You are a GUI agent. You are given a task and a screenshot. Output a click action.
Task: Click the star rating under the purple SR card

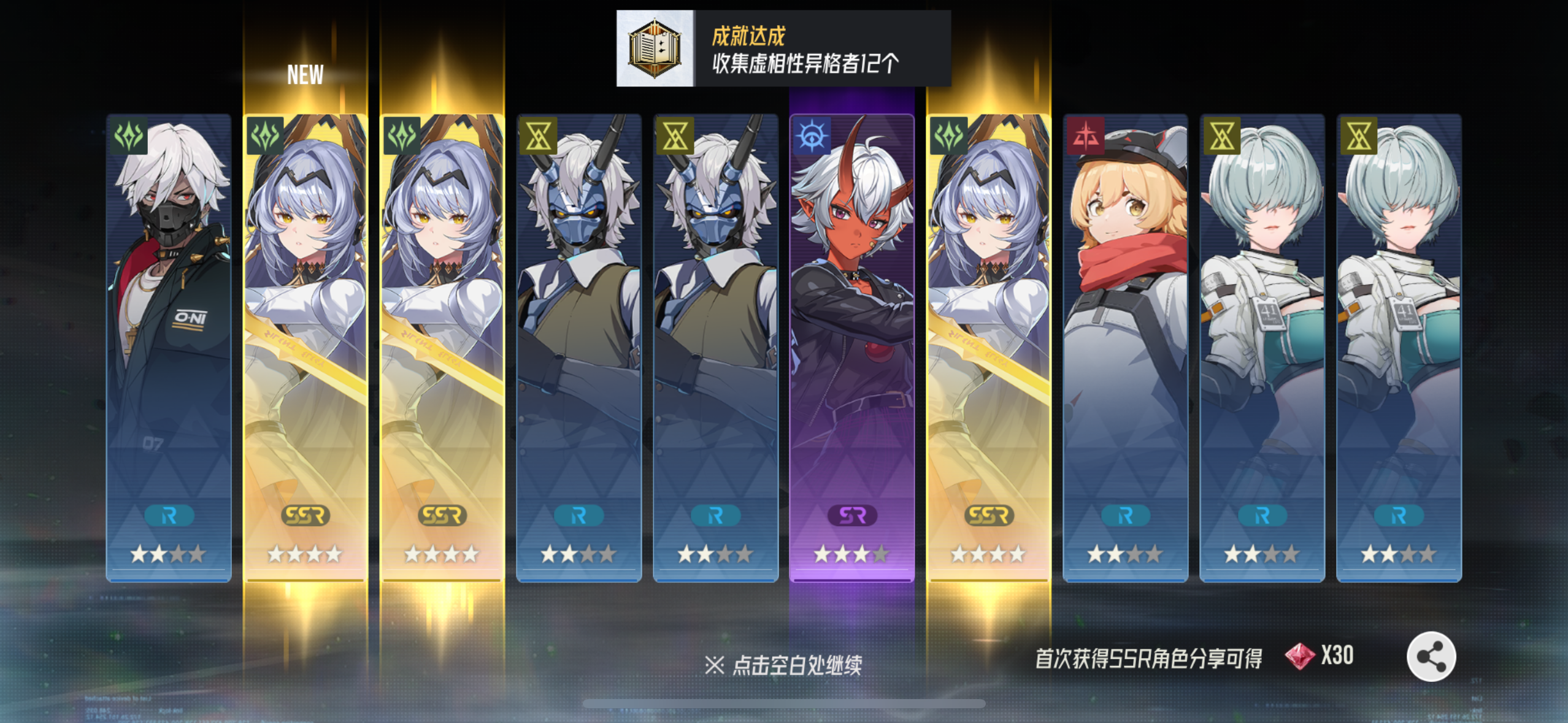coord(851,553)
